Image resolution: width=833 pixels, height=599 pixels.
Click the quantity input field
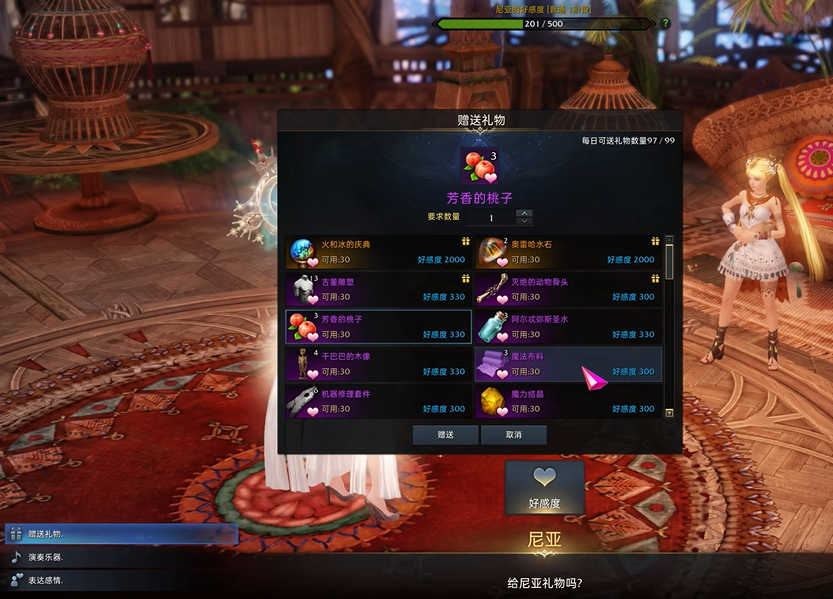click(491, 217)
